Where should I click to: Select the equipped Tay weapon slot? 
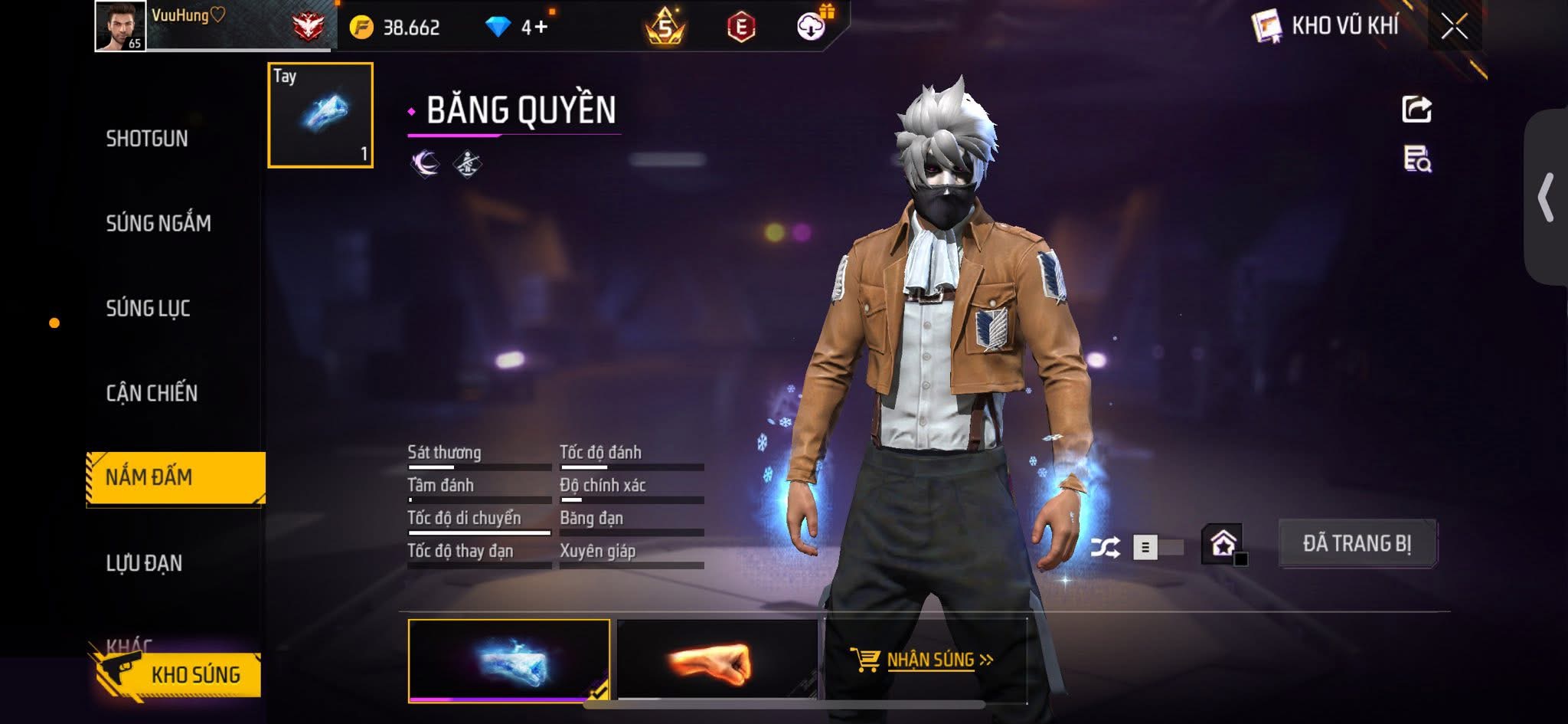[x=320, y=115]
